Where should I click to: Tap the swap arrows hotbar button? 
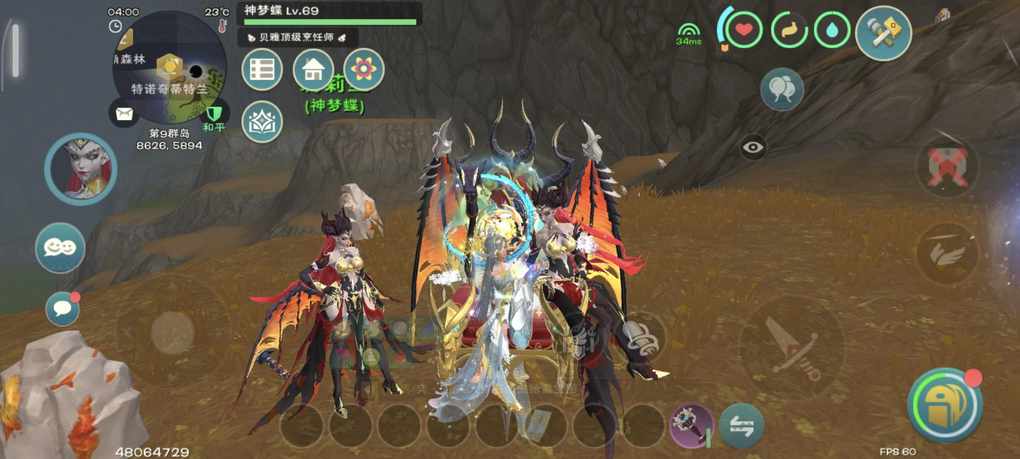[x=741, y=424]
